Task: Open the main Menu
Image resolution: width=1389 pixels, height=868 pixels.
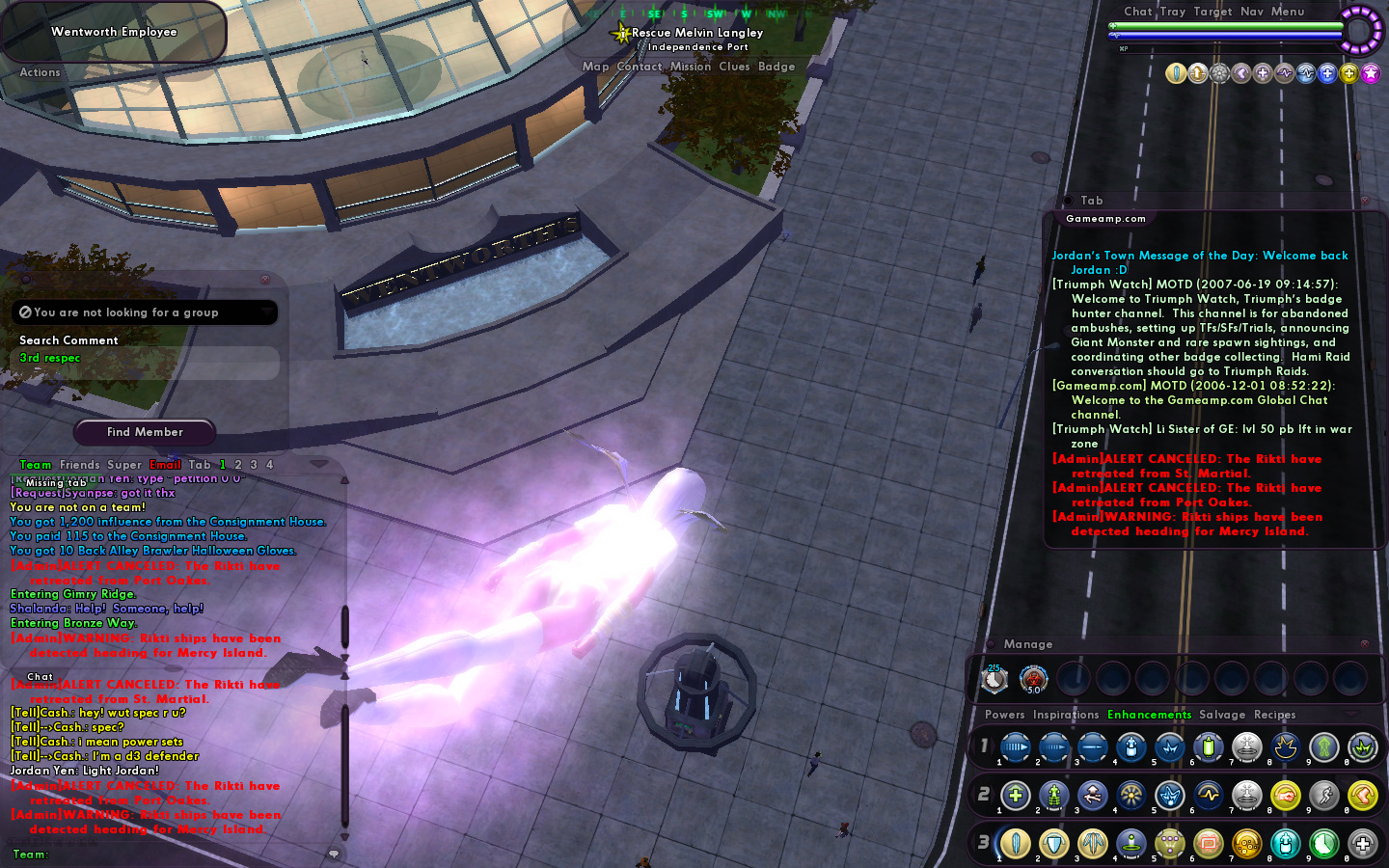Action: (1288, 12)
